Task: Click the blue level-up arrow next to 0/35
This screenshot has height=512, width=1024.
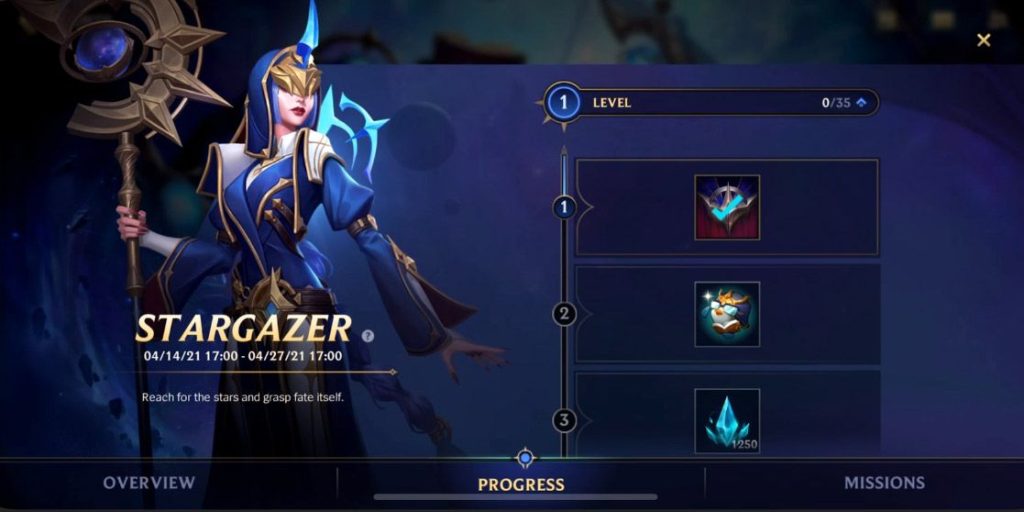Action: point(860,102)
